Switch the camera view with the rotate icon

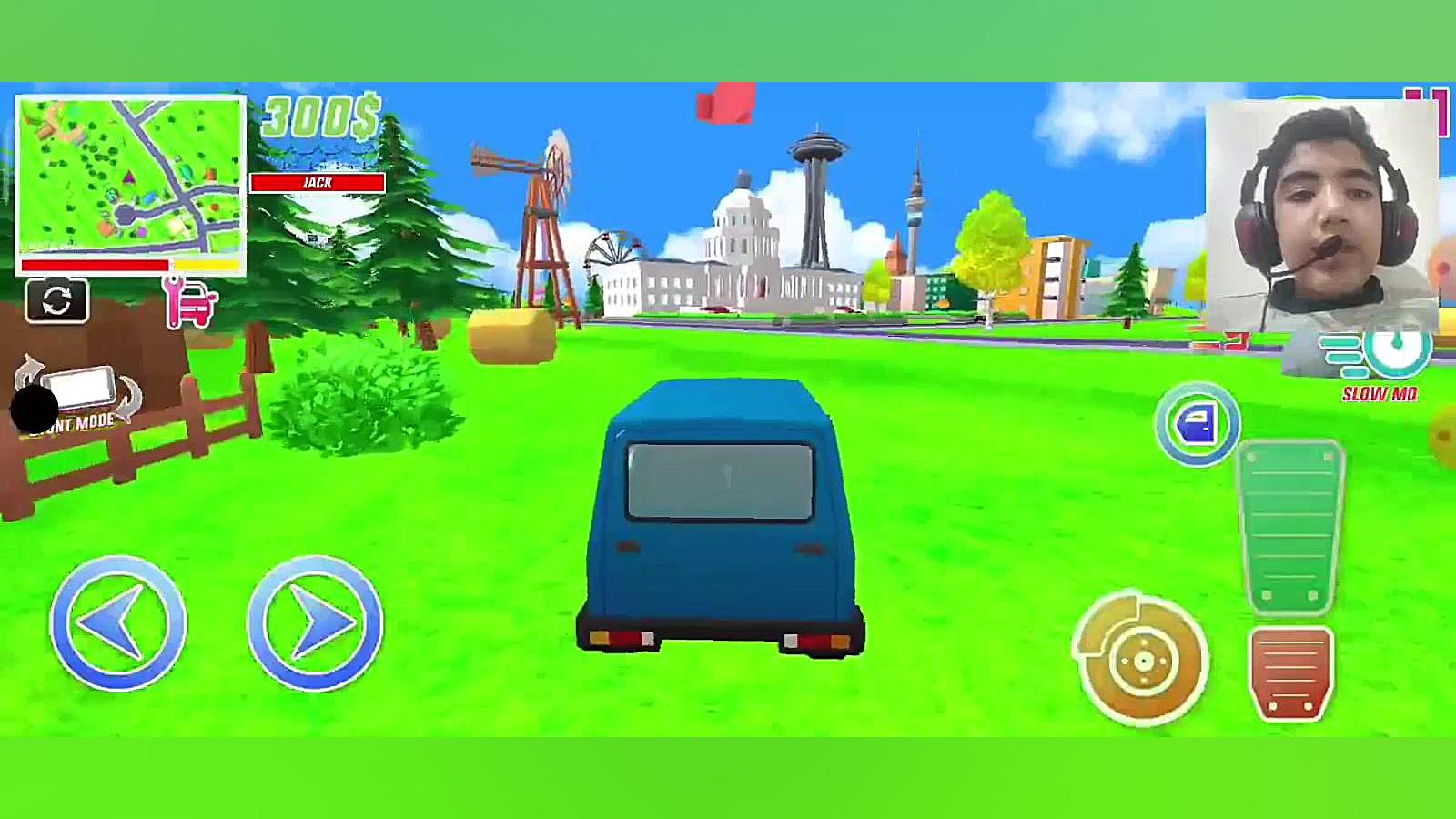point(56,301)
